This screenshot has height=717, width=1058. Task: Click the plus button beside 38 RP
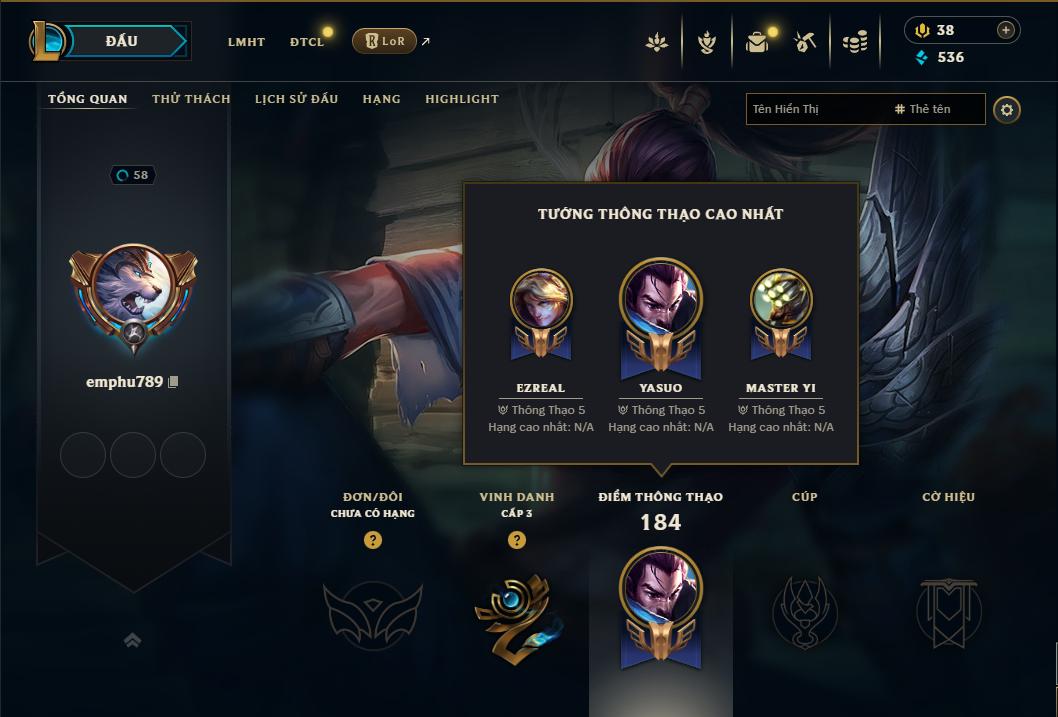[x=1005, y=30]
